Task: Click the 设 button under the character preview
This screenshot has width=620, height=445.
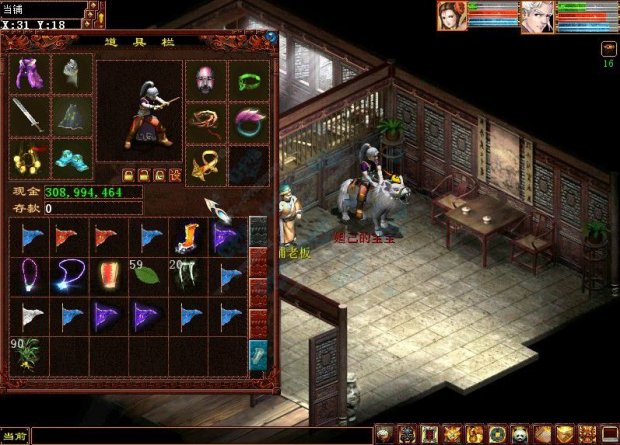Action: [x=175, y=174]
